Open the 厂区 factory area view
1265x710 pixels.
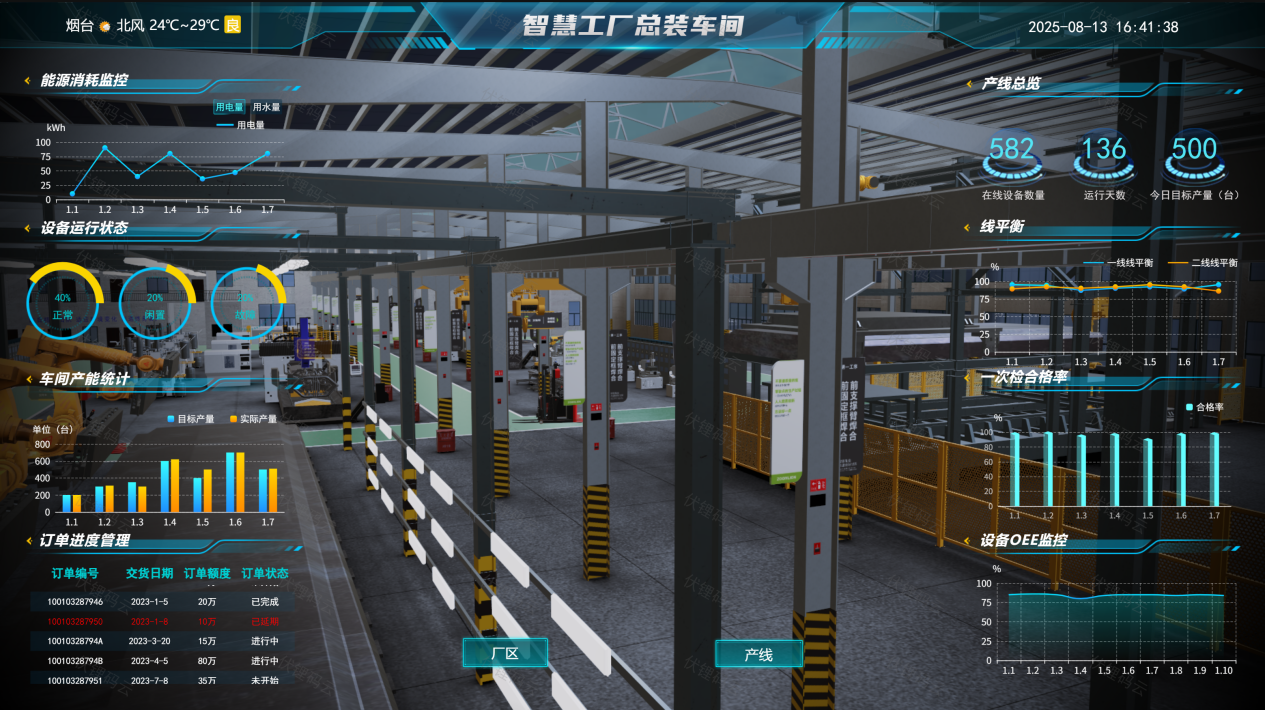coord(504,653)
